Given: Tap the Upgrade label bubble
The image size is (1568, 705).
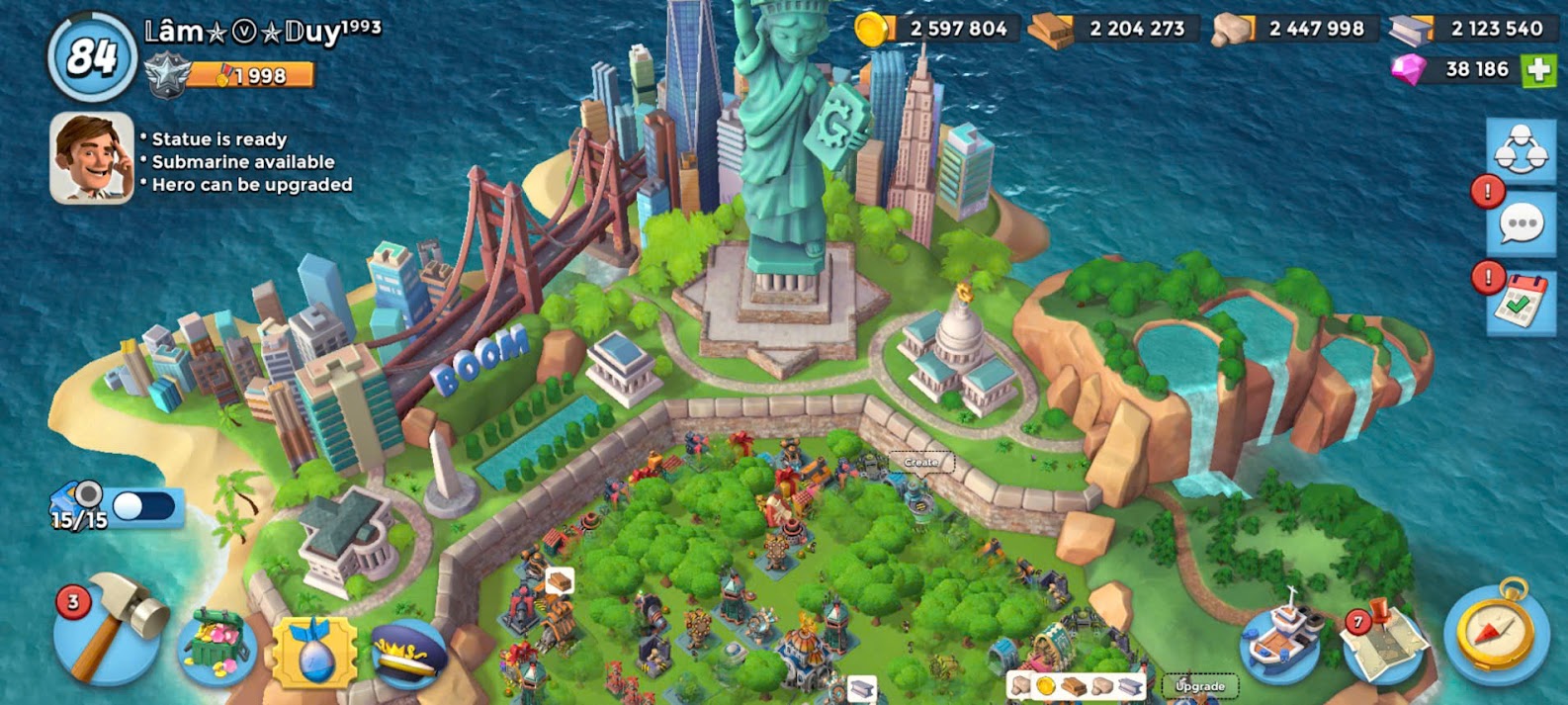Looking at the screenshot, I should coord(1199,685).
